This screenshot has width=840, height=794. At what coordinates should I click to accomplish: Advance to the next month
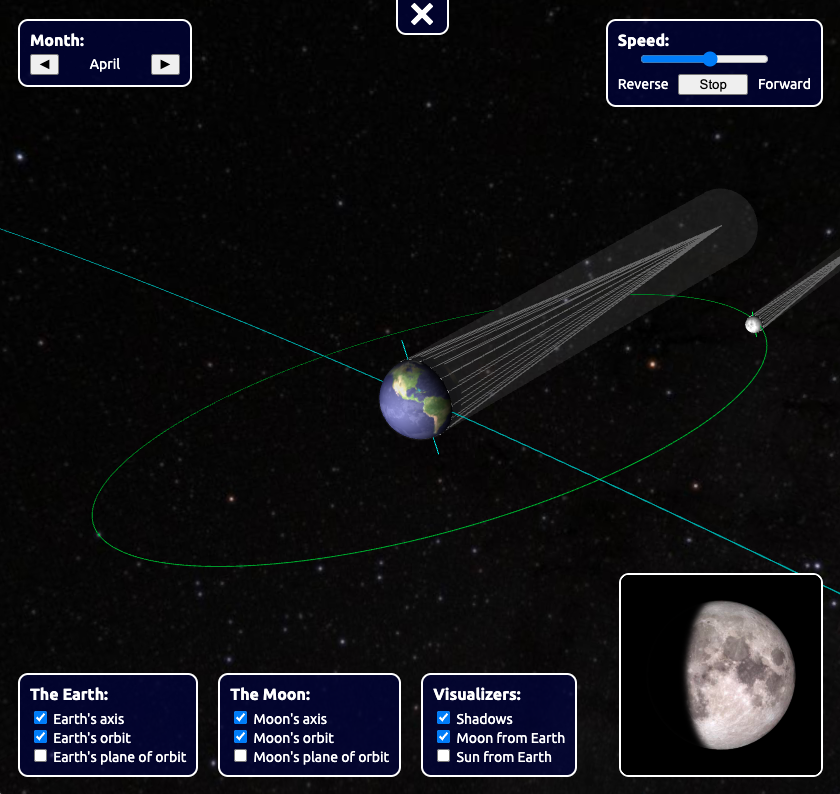pyautogui.click(x=165, y=65)
